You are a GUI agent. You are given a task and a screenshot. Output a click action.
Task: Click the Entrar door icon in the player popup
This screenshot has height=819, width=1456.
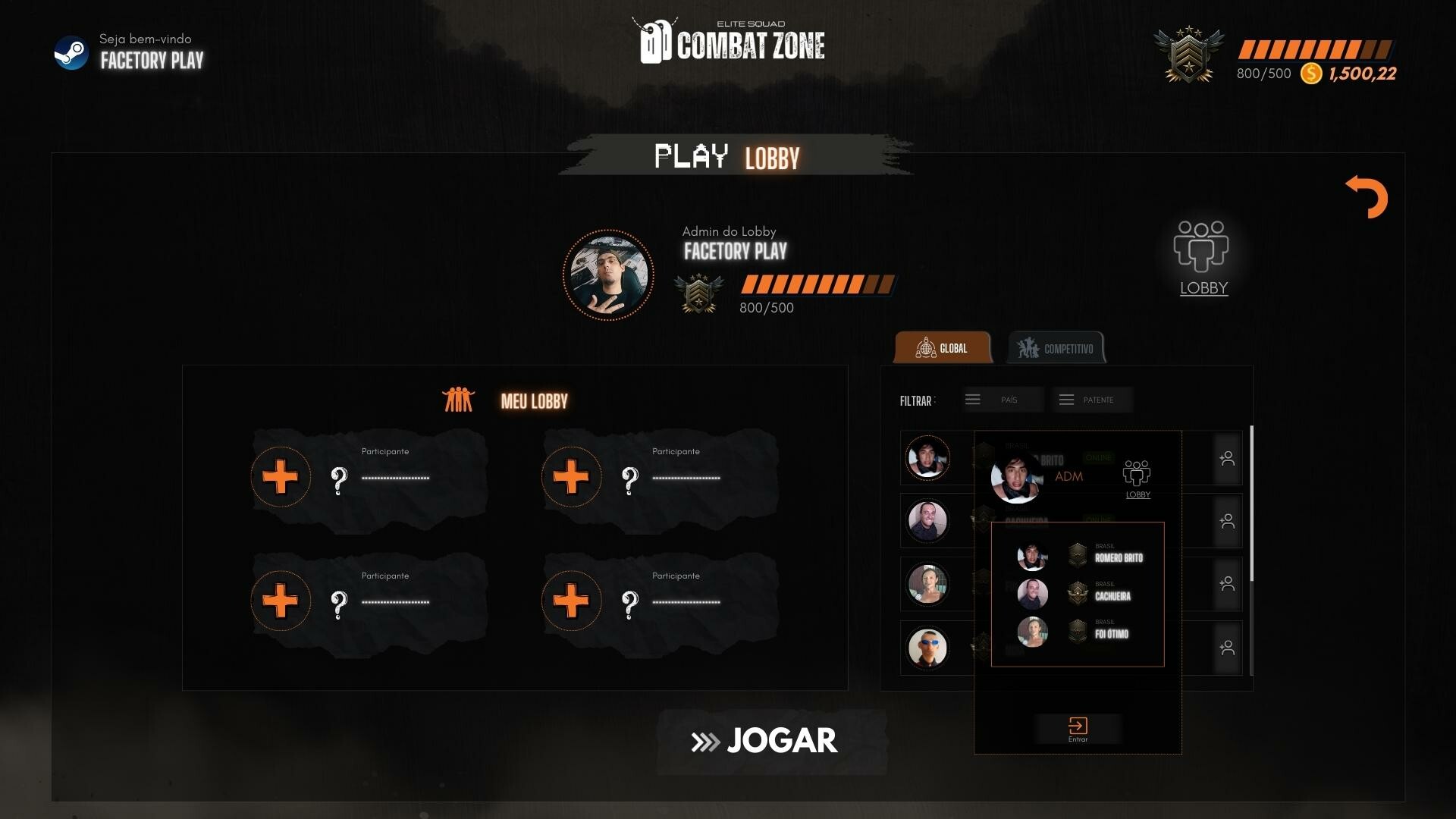pos(1078,725)
